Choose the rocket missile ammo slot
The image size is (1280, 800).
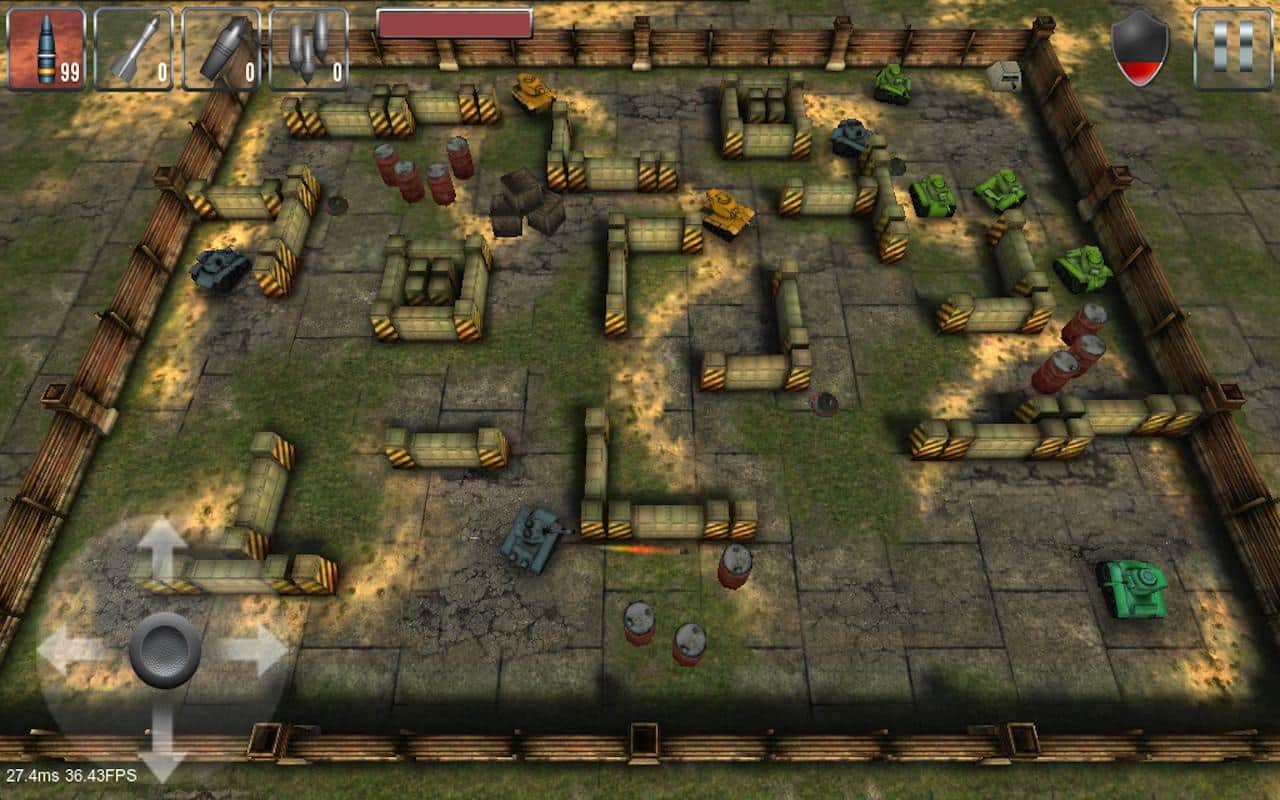pyautogui.click(x=133, y=48)
